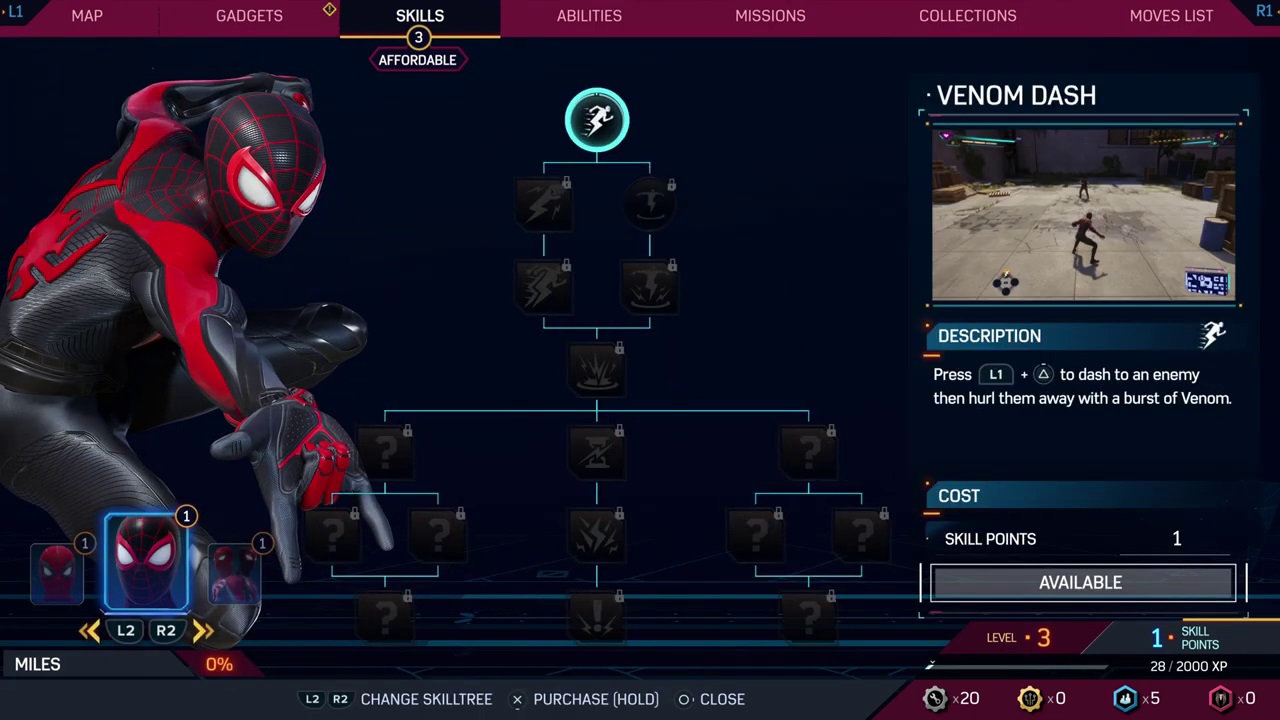Image resolution: width=1280 pixels, height=720 pixels.
Task: Click the sprint icon beside the DESCRIPTION header
Action: [1213, 335]
